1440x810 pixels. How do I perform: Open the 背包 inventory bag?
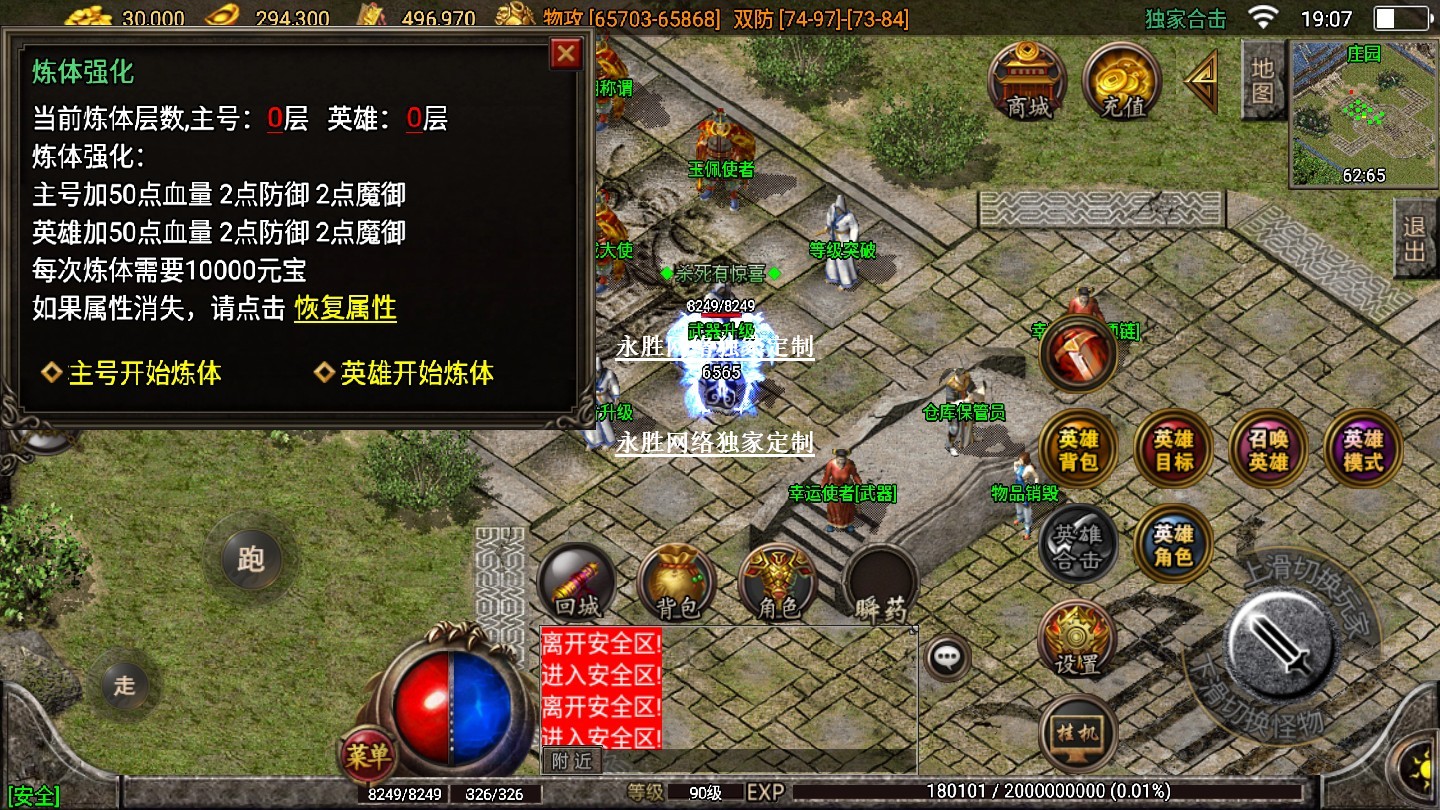(677, 585)
